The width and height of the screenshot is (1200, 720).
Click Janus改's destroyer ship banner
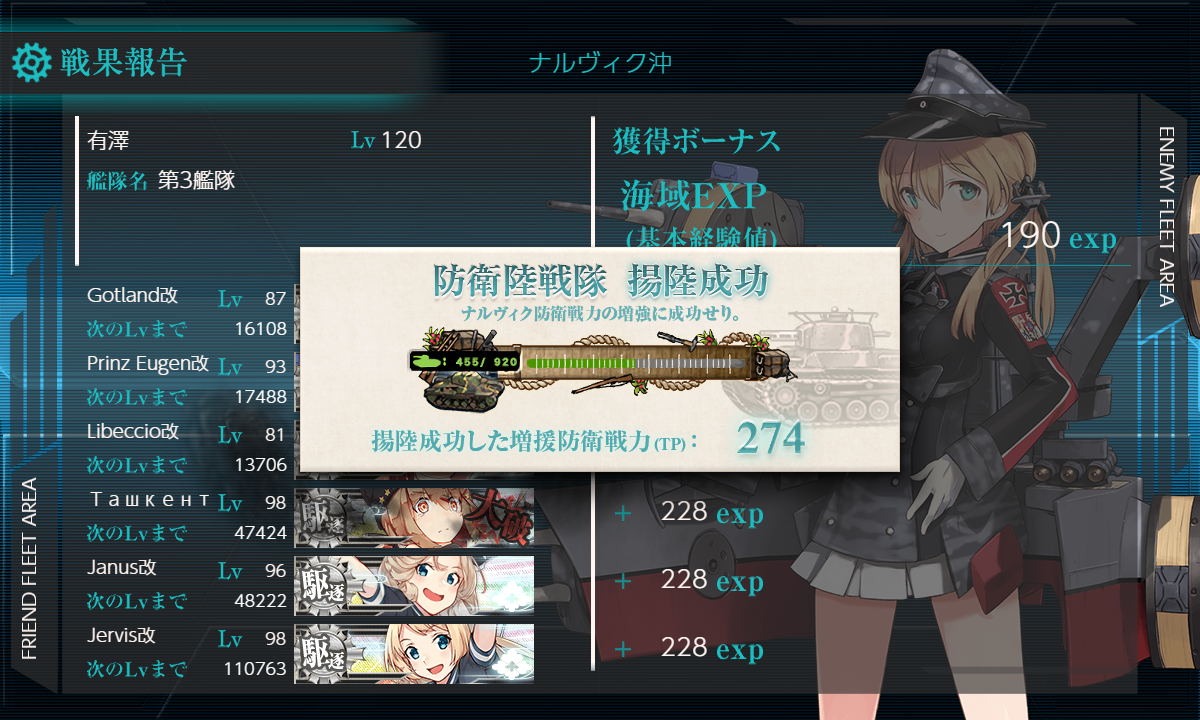414,585
